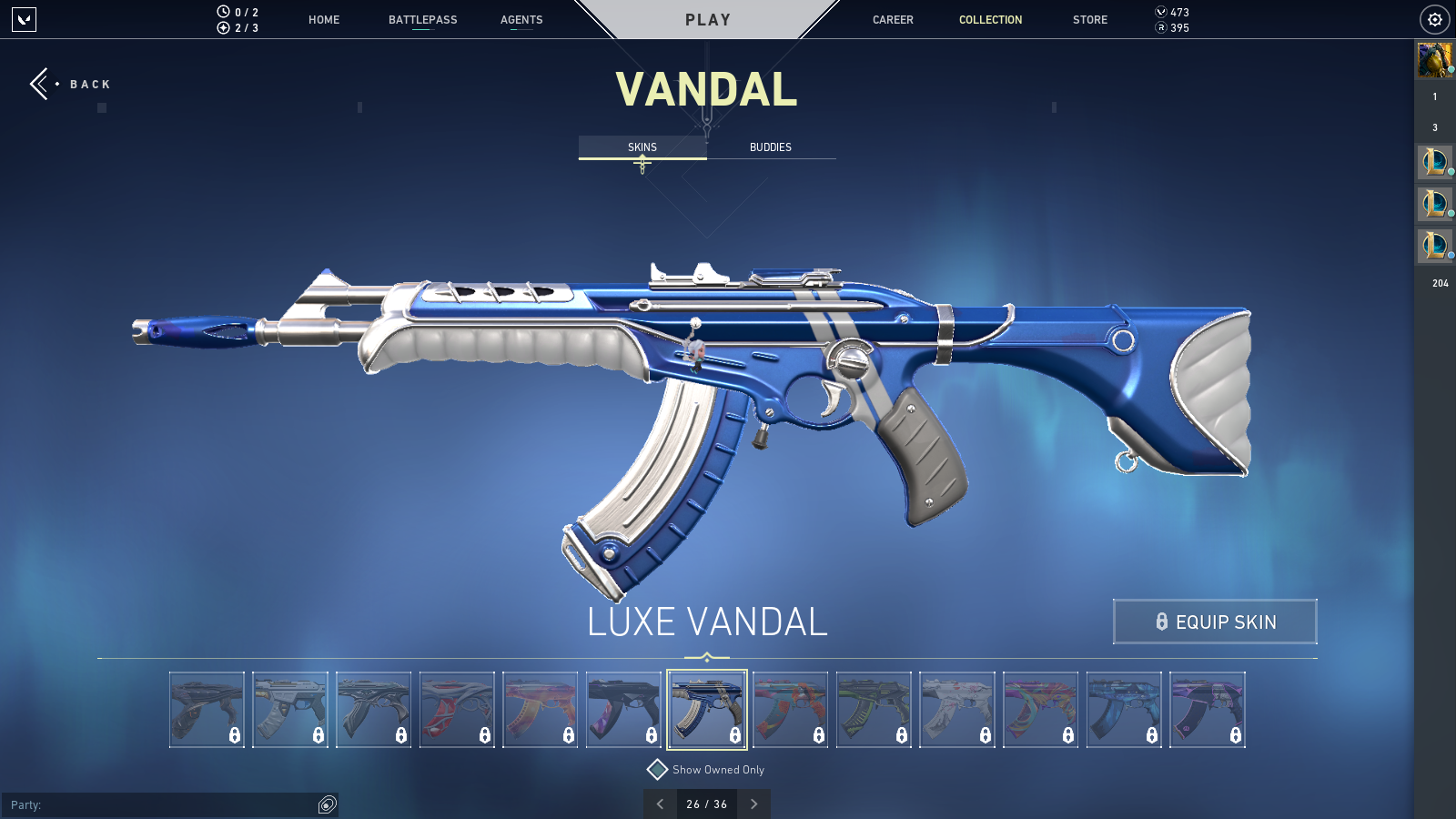Image resolution: width=1456 pixels, height=819 pixels.
Task: Open the Home menu
Action: (324, 20)
